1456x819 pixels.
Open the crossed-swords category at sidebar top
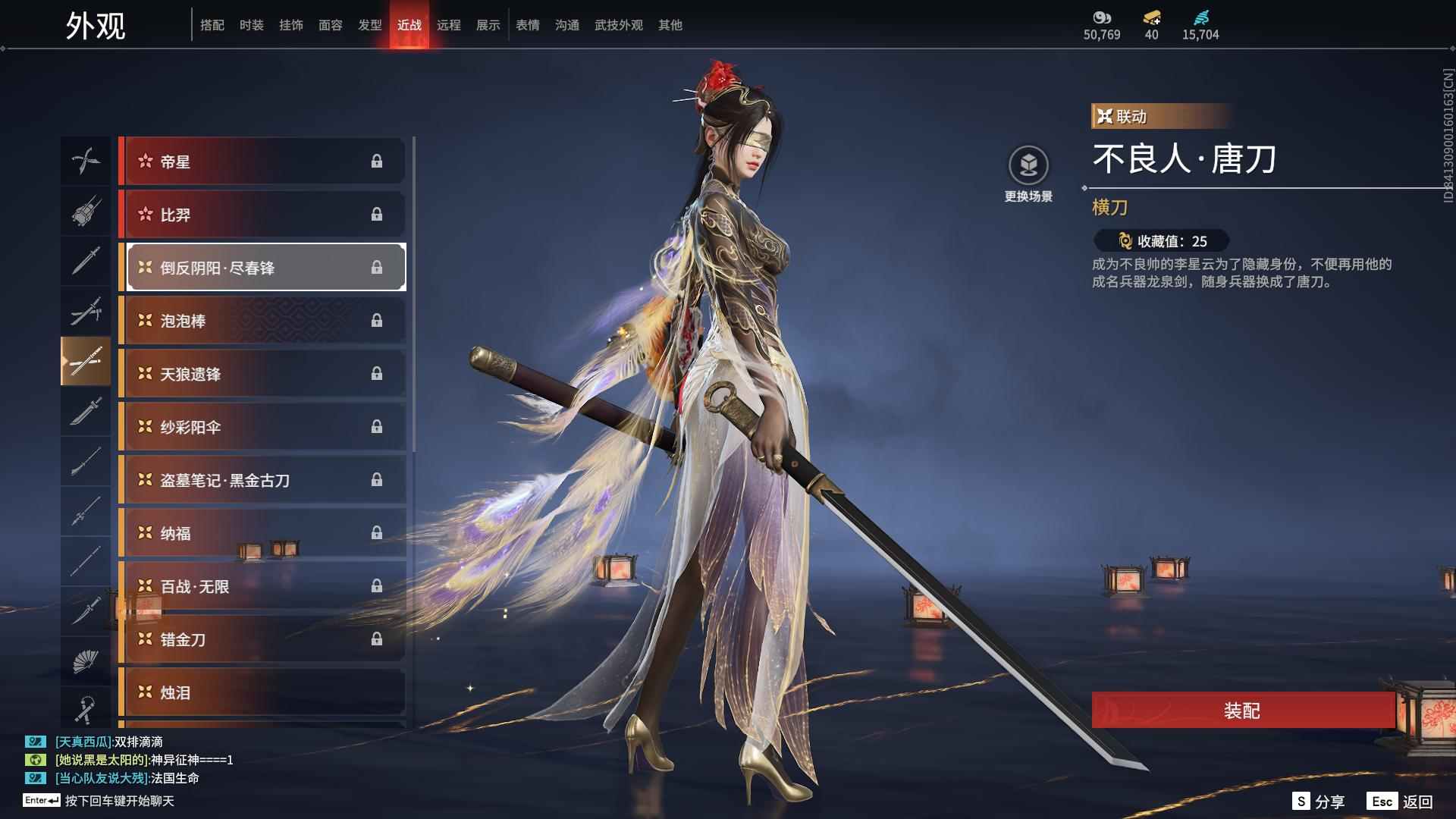(86, 161)
